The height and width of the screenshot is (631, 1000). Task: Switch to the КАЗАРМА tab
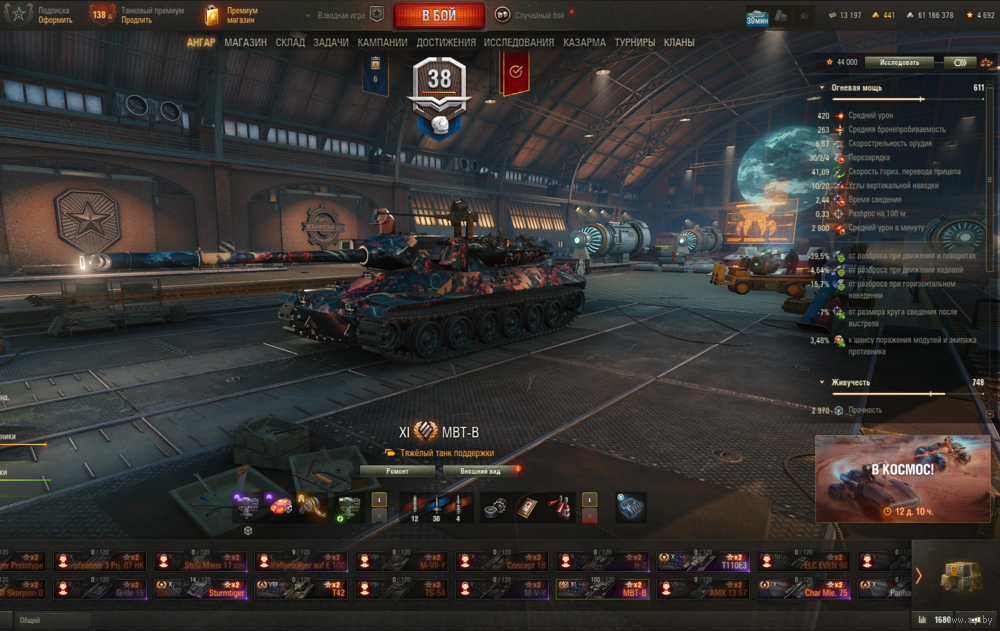click(x=584, y=43)
